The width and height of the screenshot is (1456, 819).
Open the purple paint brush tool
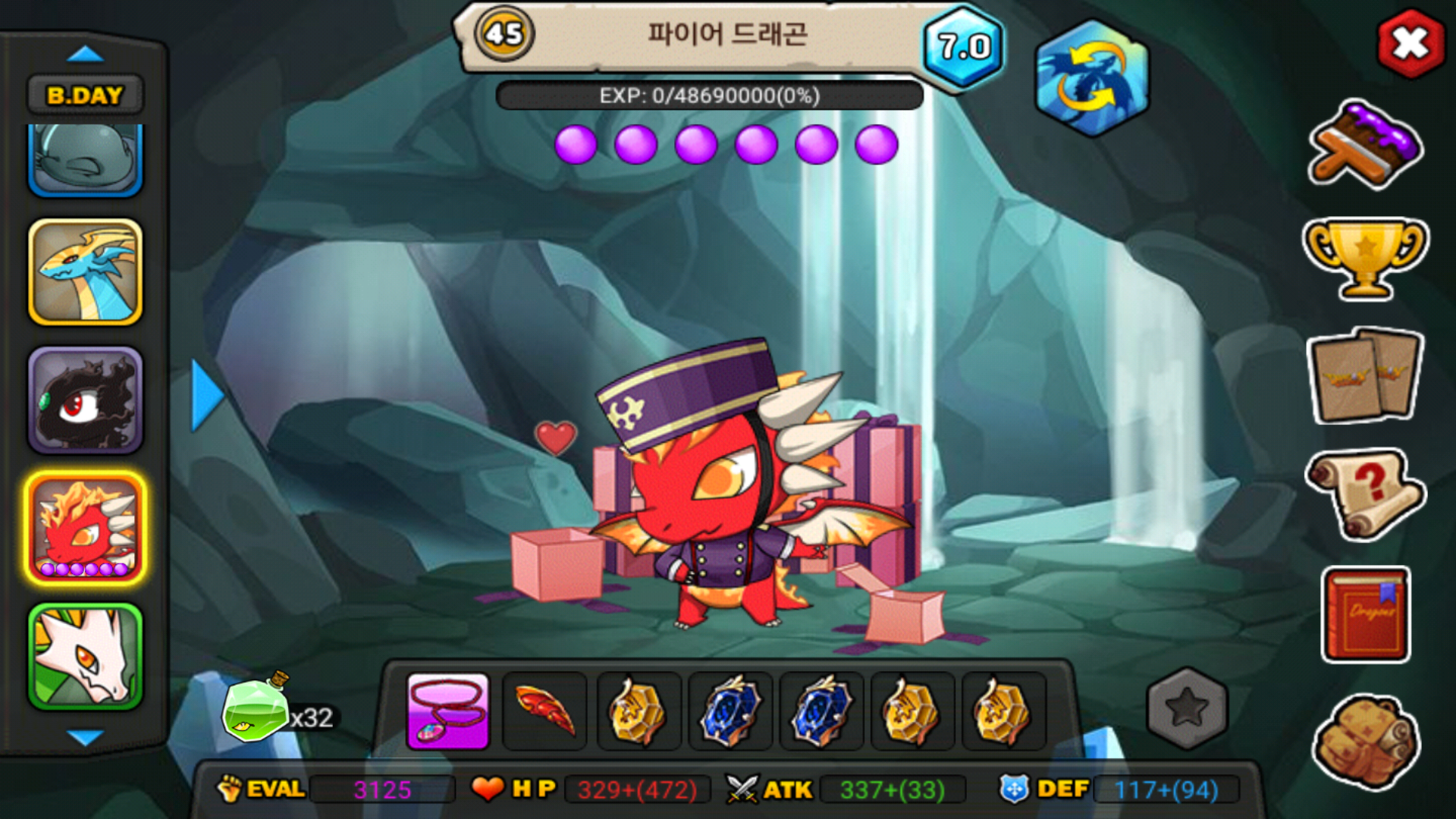click(x=1364, y=146)
